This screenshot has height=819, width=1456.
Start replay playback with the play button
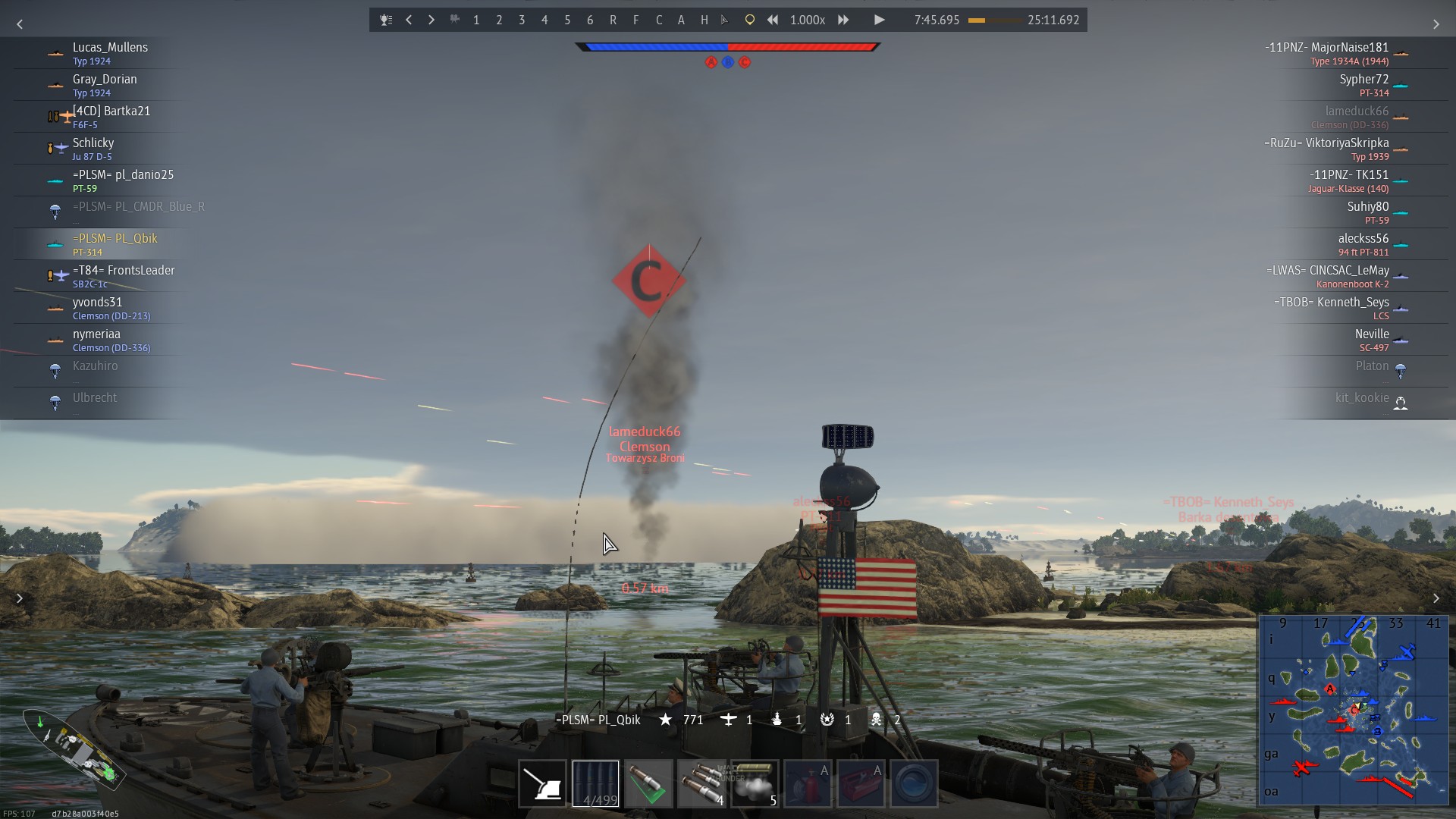[879, 20]
